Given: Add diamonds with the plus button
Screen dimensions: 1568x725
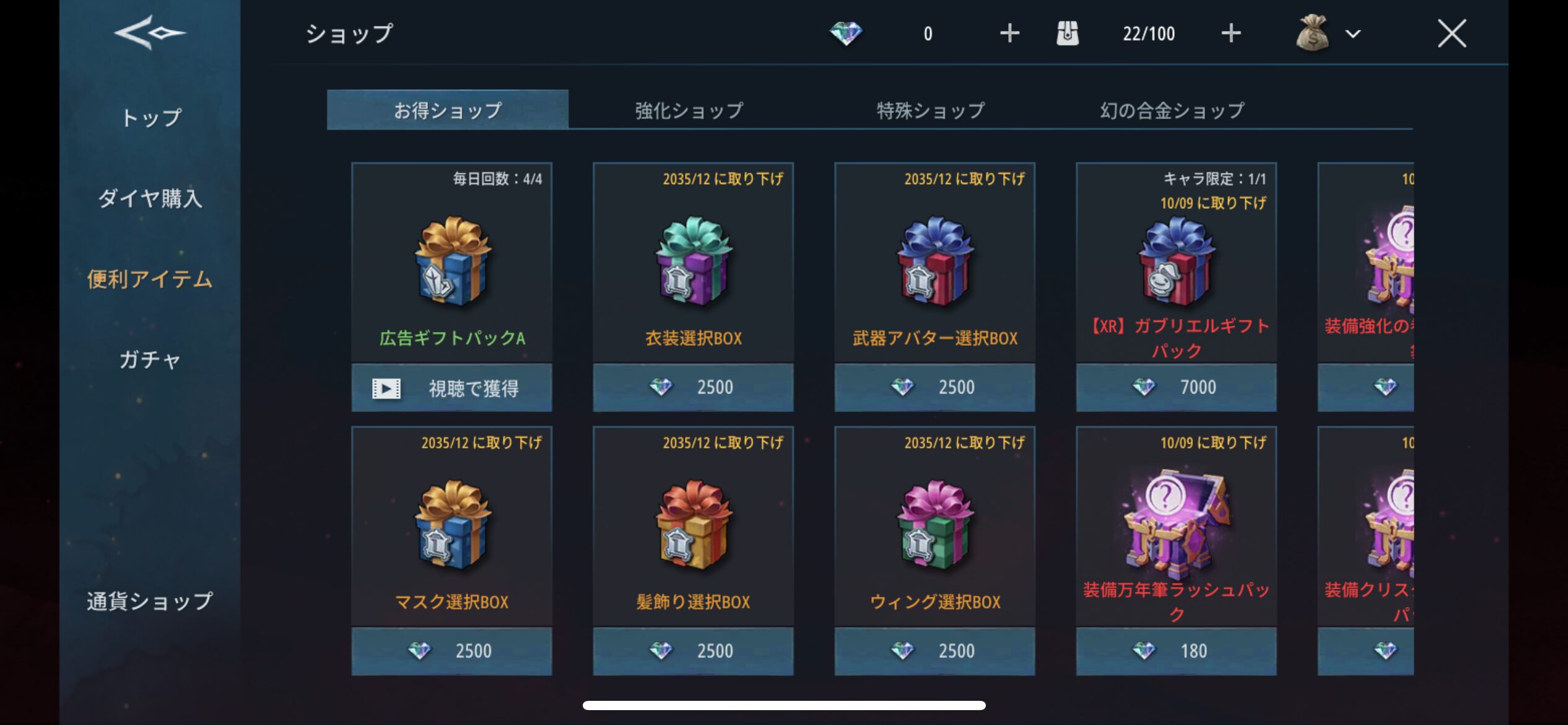Looking at the screenshot, I should pos(1009,33).
